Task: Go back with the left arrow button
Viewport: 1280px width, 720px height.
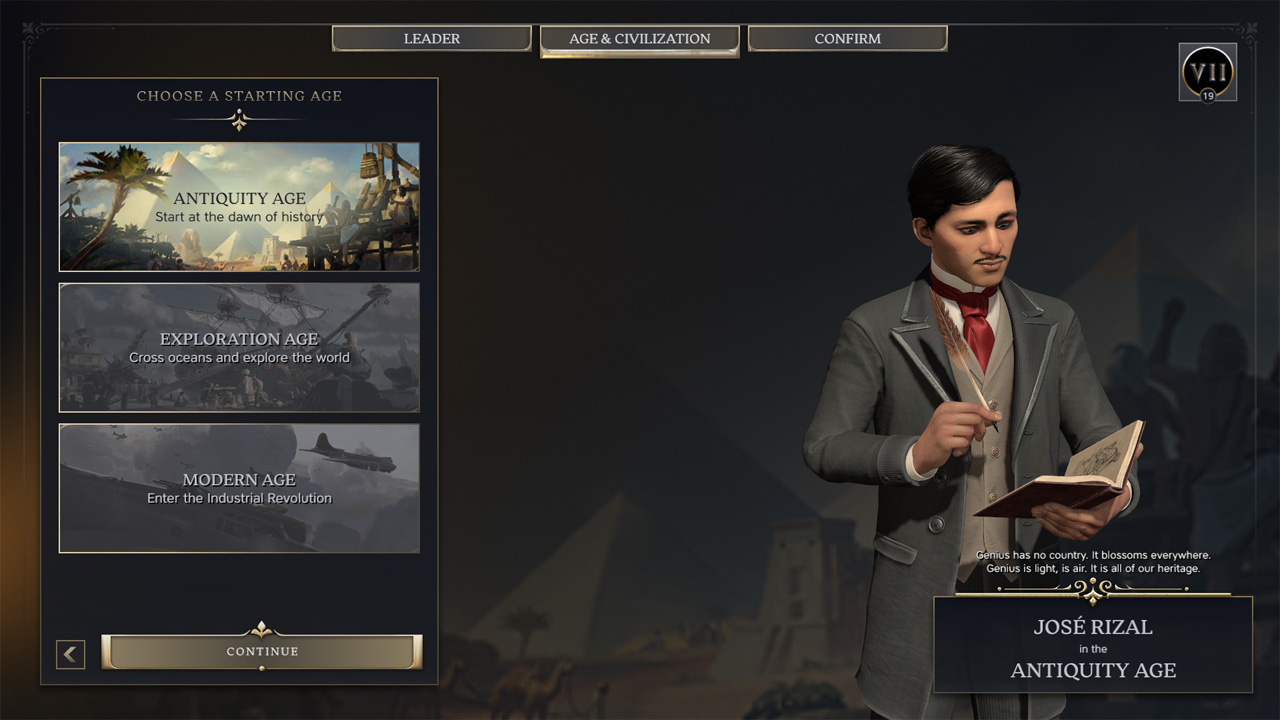Action: 70,655
